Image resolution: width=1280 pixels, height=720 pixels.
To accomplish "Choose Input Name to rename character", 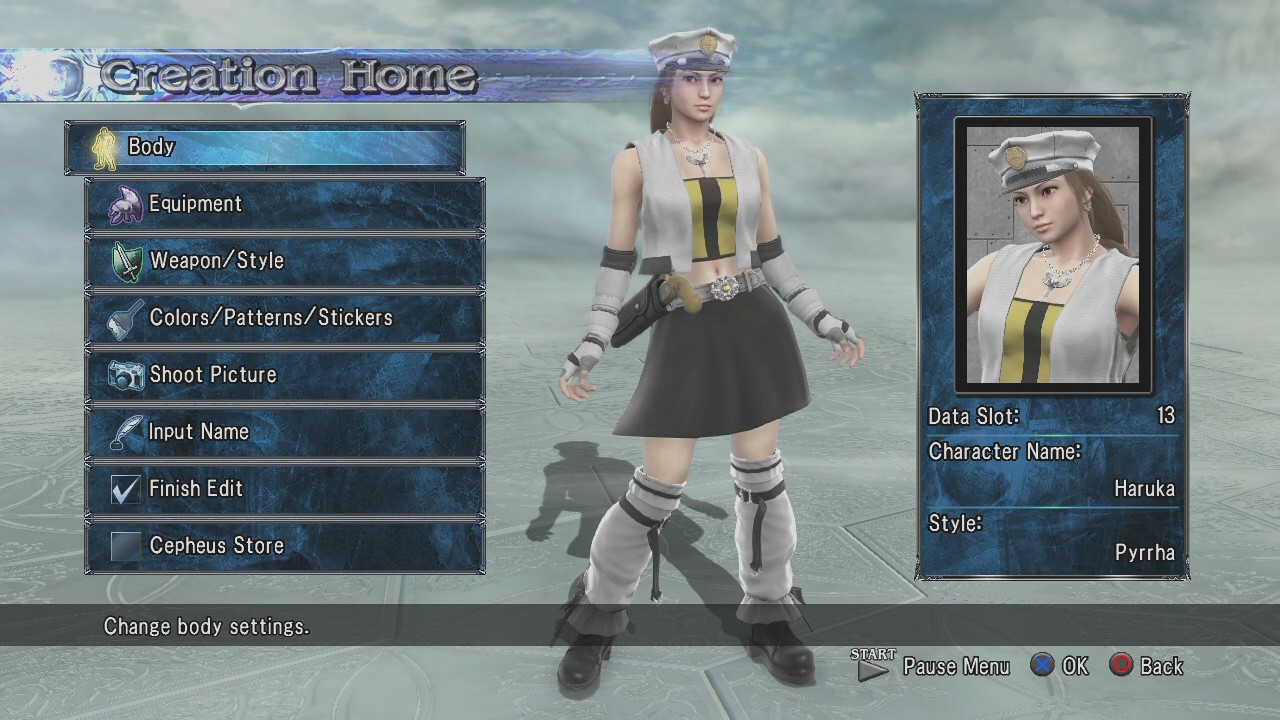I will (x=285, y=432).
